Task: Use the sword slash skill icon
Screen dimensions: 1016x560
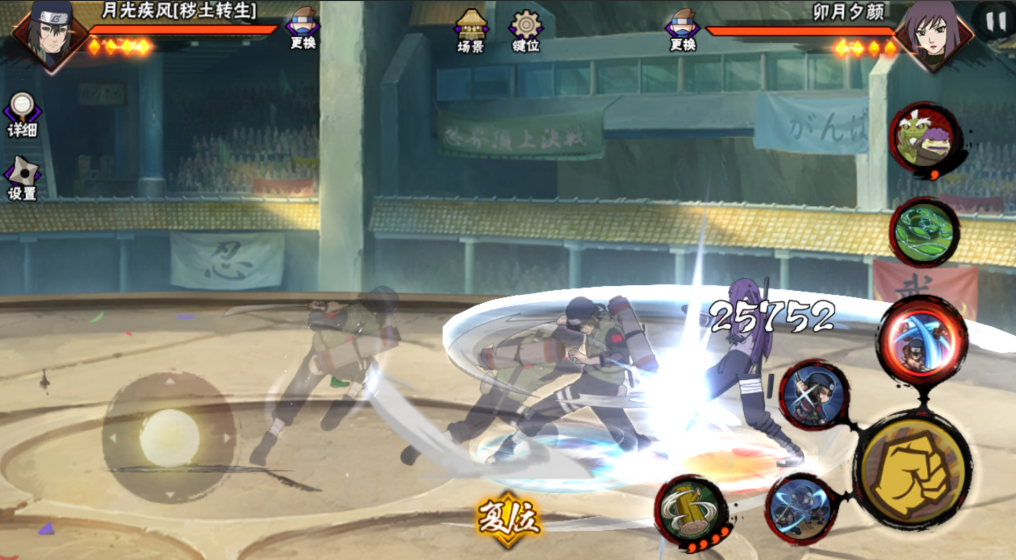Action: (814, 397)
